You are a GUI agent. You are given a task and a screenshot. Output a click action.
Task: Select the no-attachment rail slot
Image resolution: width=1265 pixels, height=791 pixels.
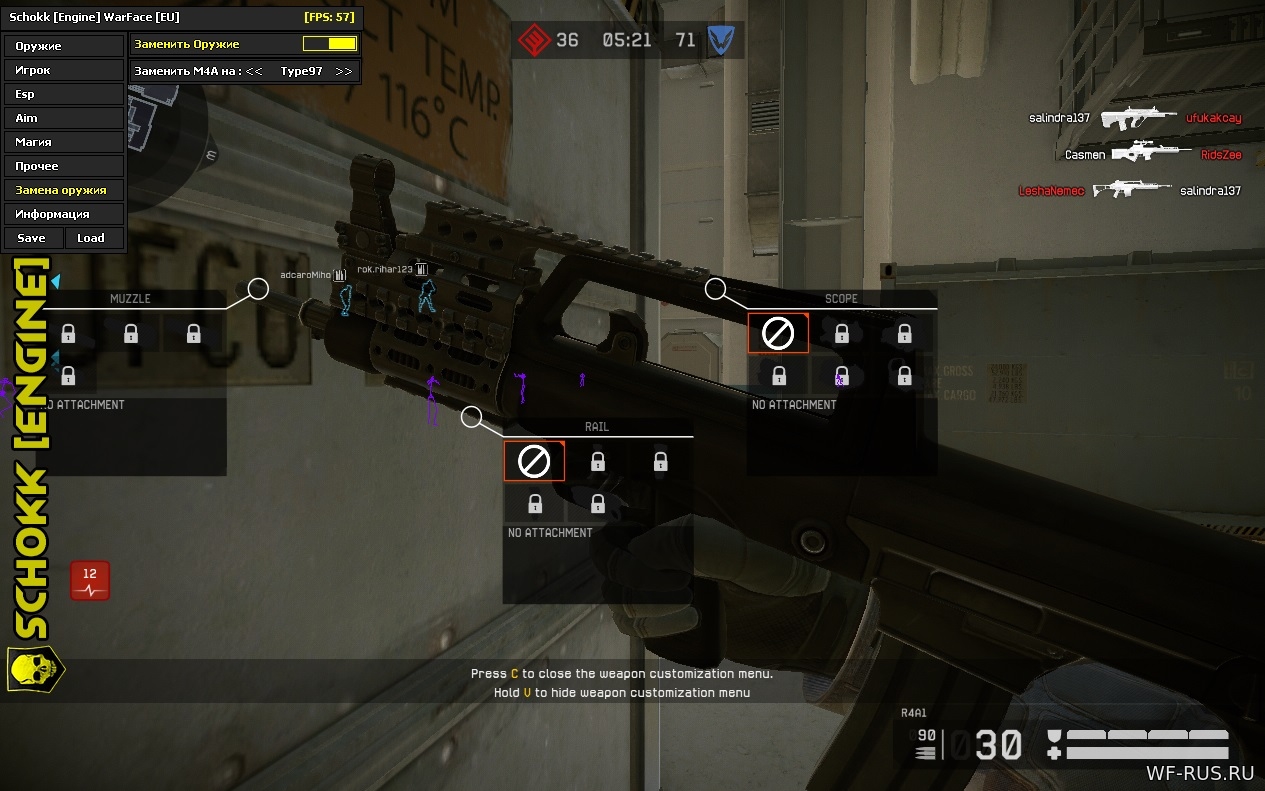534,461
